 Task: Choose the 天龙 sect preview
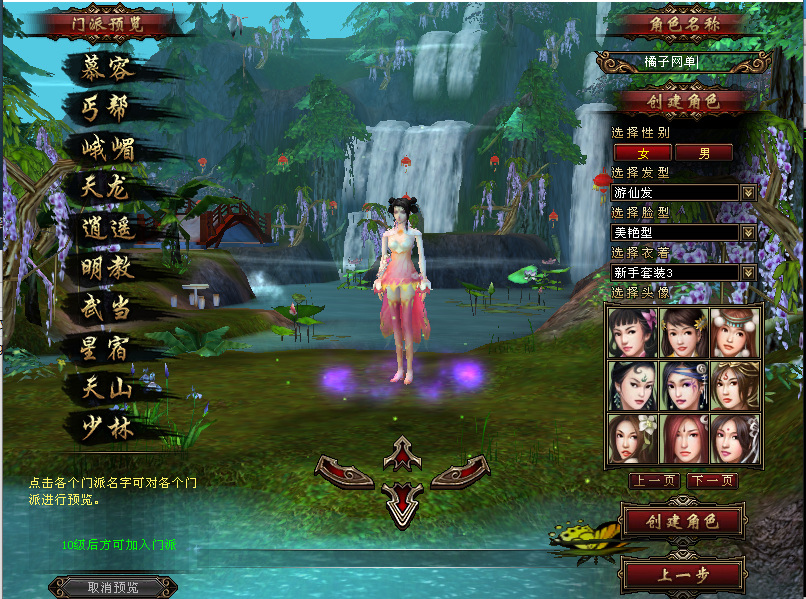pyautogui.click(x=108, y=187)
